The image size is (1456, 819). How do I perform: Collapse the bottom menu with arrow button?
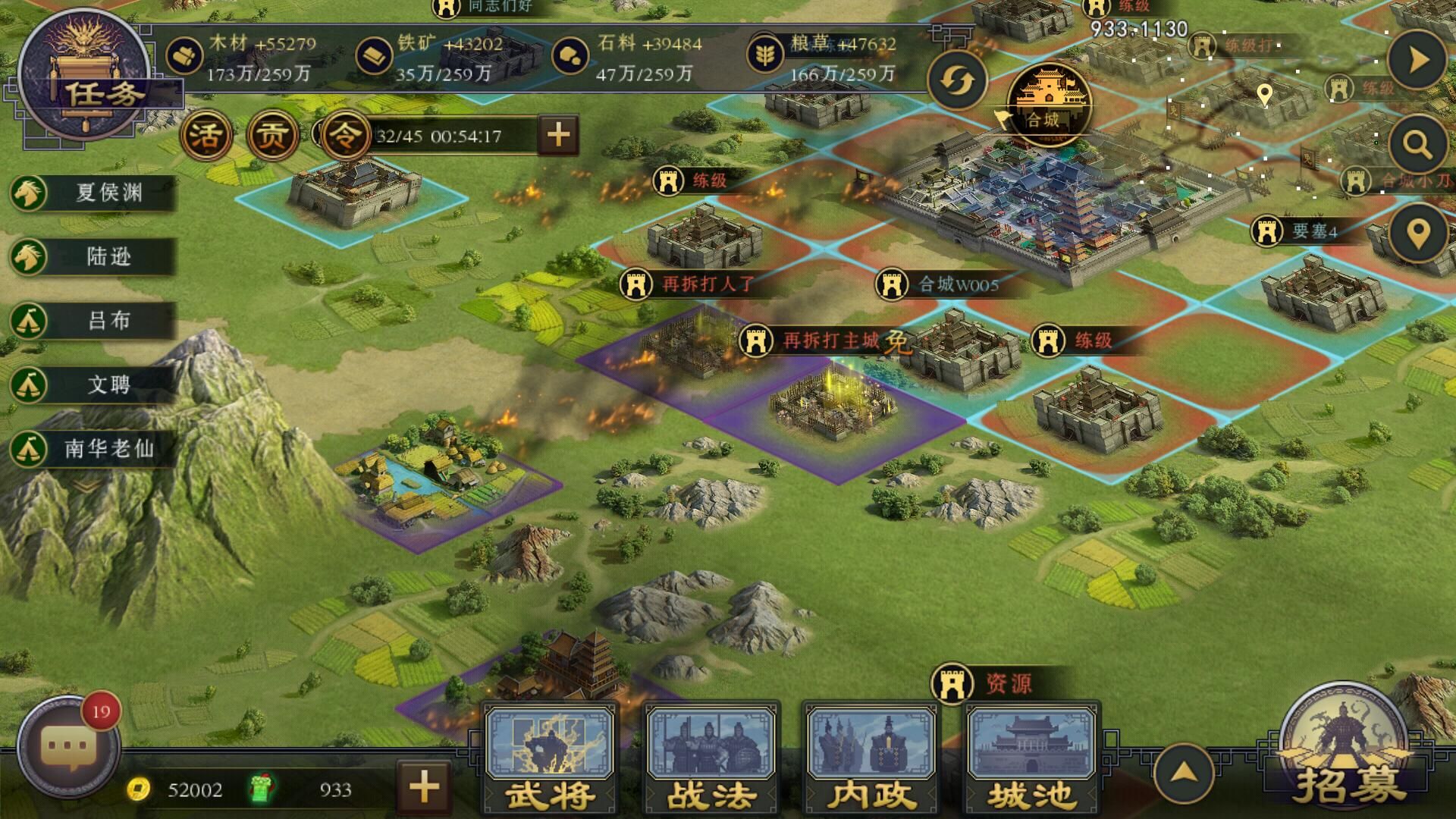coord(1183,773)
